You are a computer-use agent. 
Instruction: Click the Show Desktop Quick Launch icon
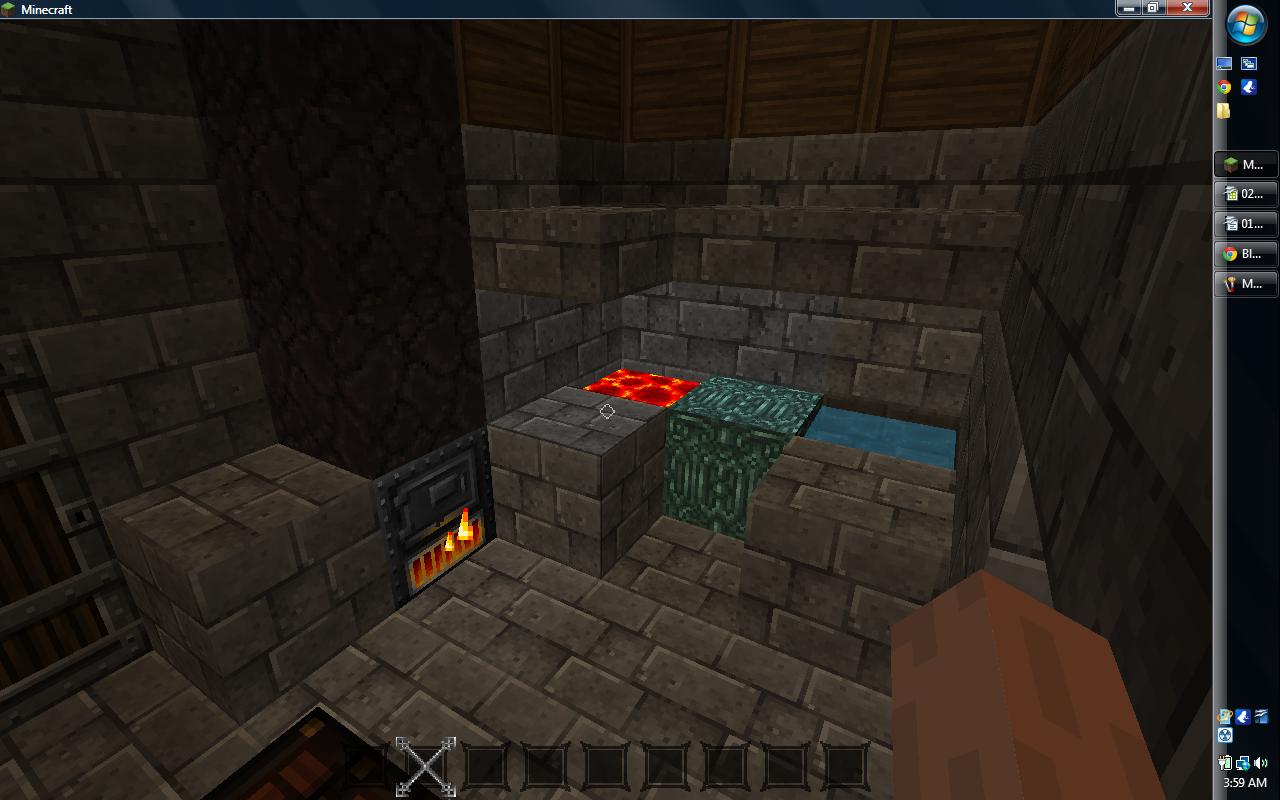tap(1225, 63)
